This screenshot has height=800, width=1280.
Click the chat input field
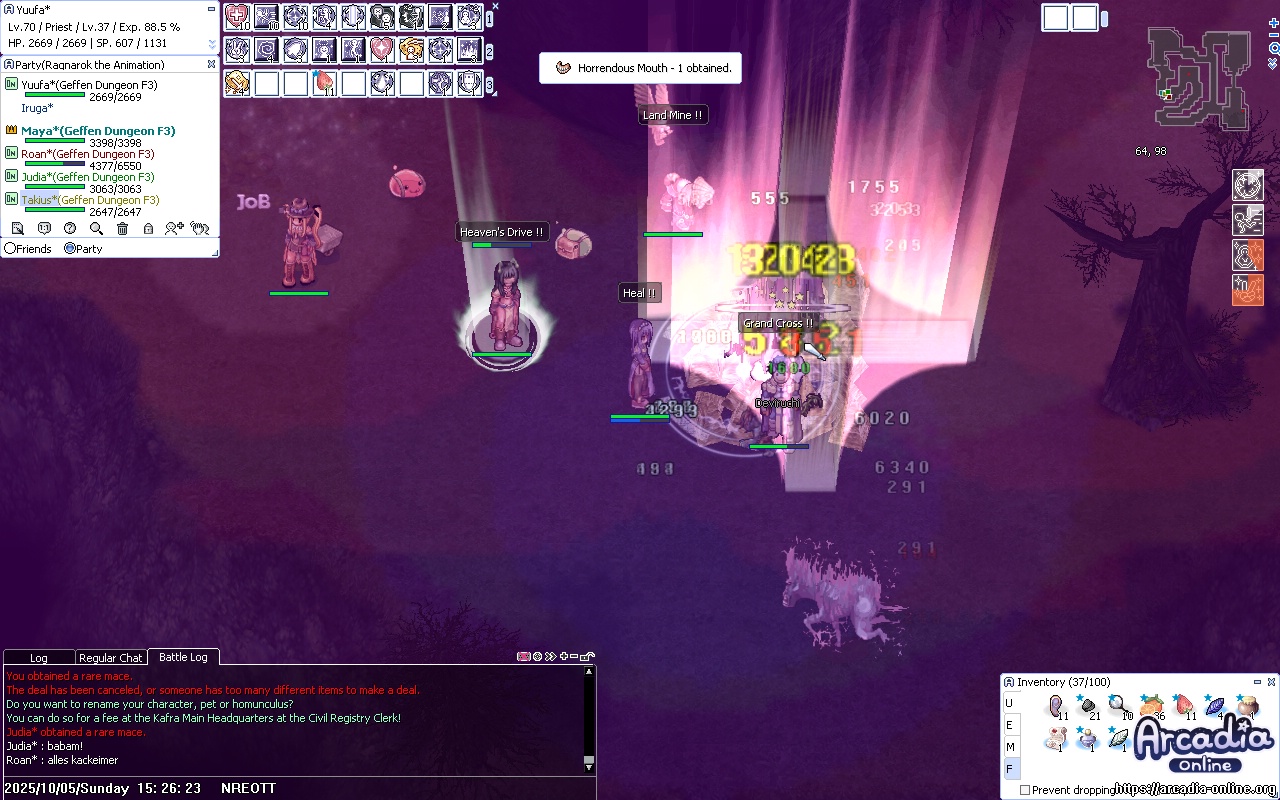pos(400,788)
